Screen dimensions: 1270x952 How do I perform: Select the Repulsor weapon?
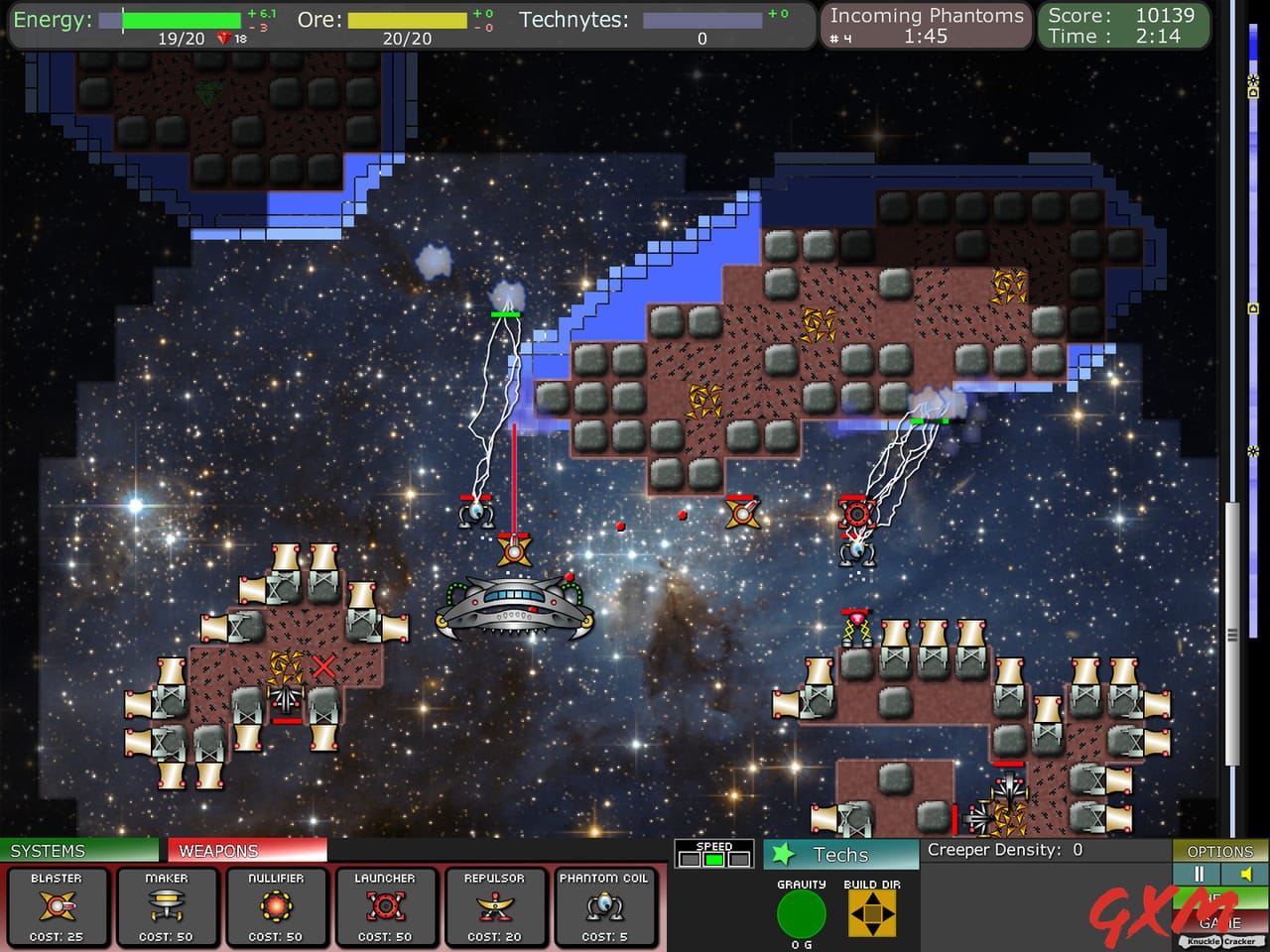[494, 907]
